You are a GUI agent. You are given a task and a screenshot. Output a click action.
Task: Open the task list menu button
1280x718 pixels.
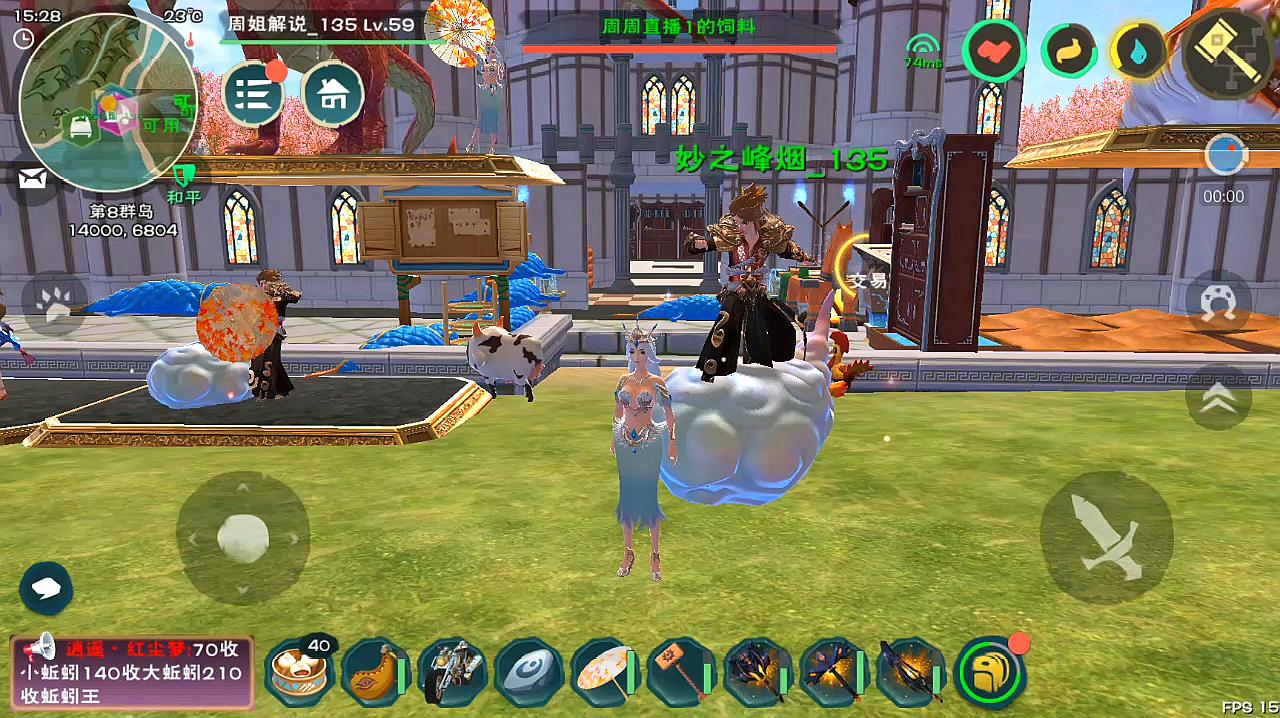253,94
